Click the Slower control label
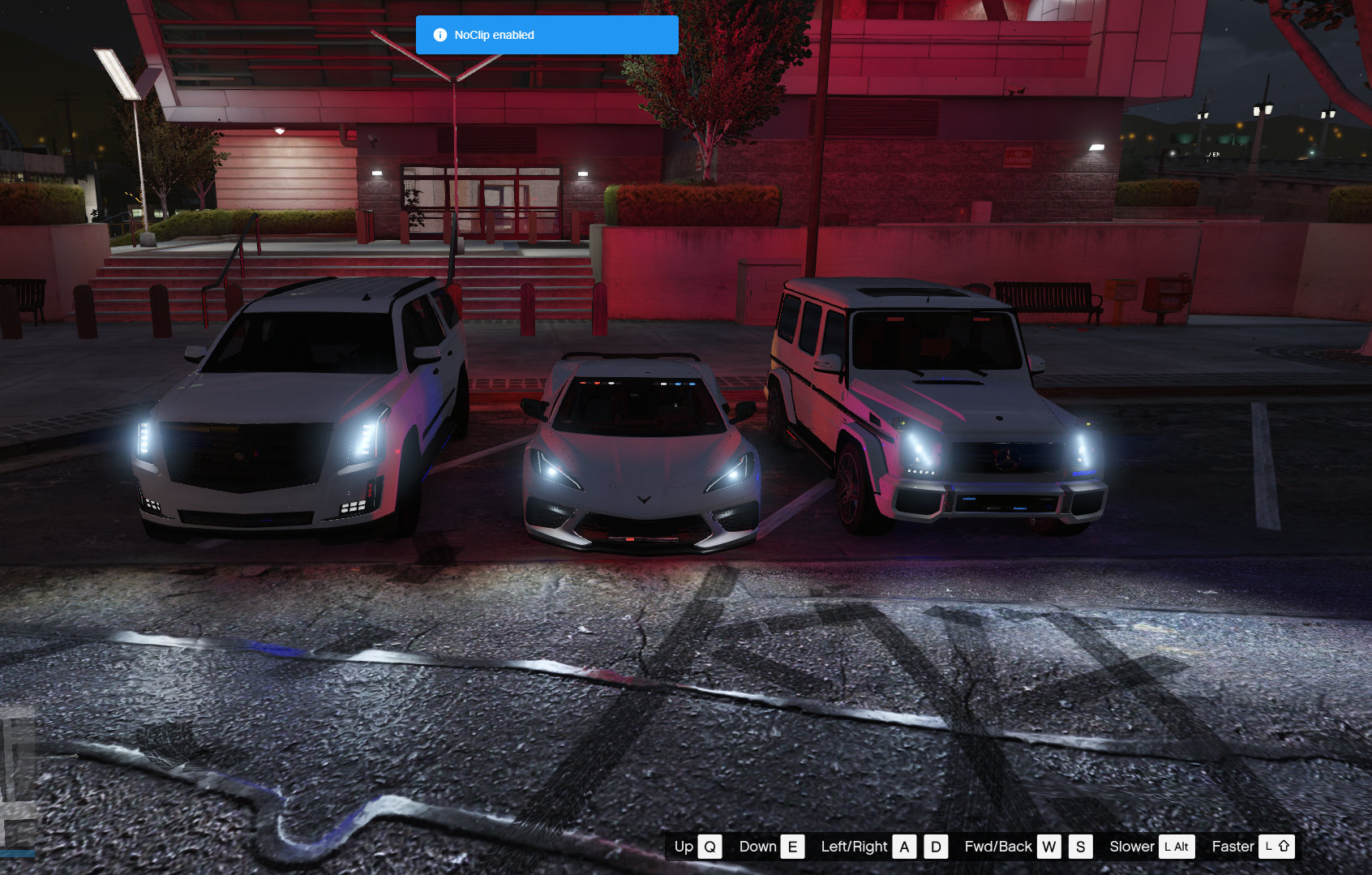Screen dimensions: 1372x875 pyautogui.click(x=1133, y=847)
